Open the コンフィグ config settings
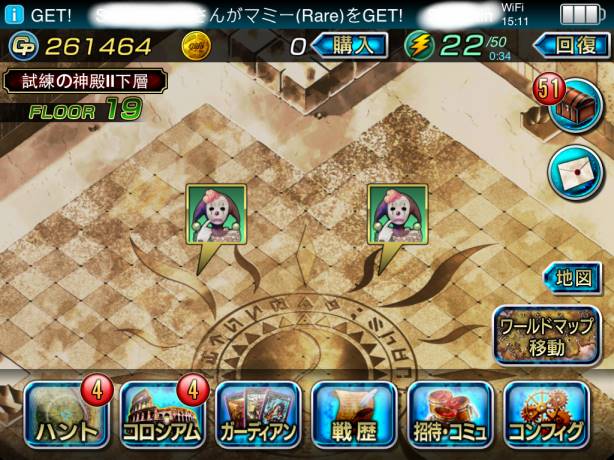The height and width of the screenshot is (460, 614). click(x=548, y=414)
